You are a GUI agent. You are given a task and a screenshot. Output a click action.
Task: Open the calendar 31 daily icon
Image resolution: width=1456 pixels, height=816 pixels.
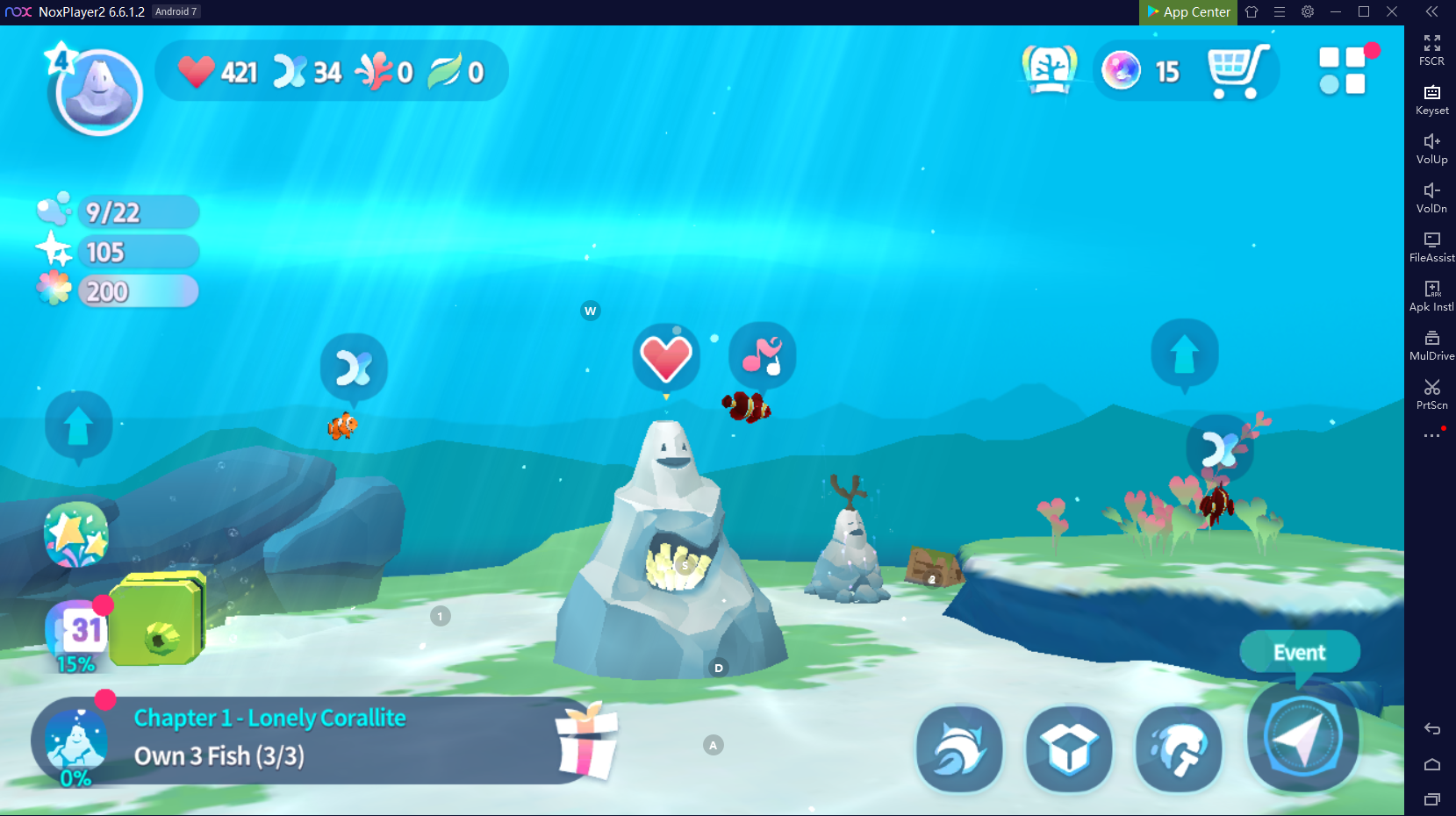[x=77, y=630]
